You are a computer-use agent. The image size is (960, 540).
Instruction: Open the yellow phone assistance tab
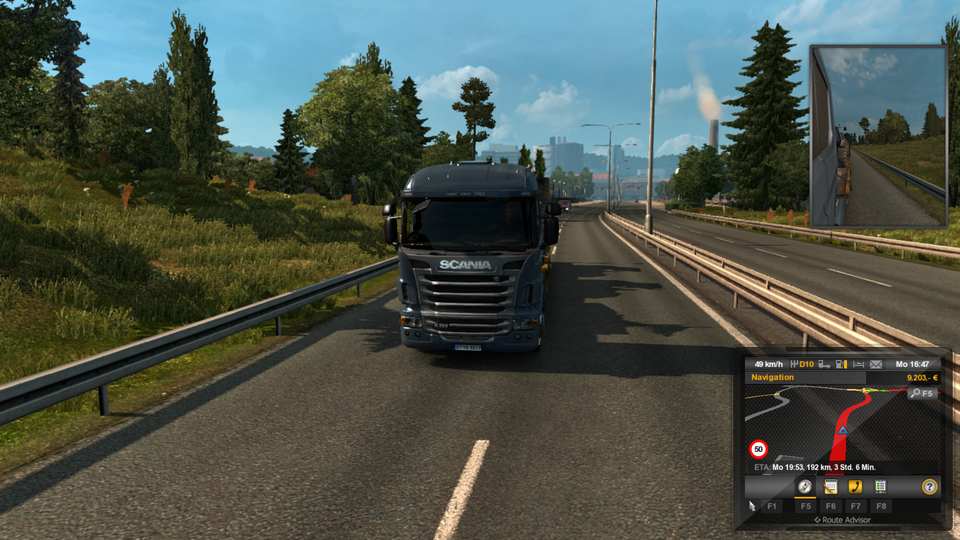[855, 486]
